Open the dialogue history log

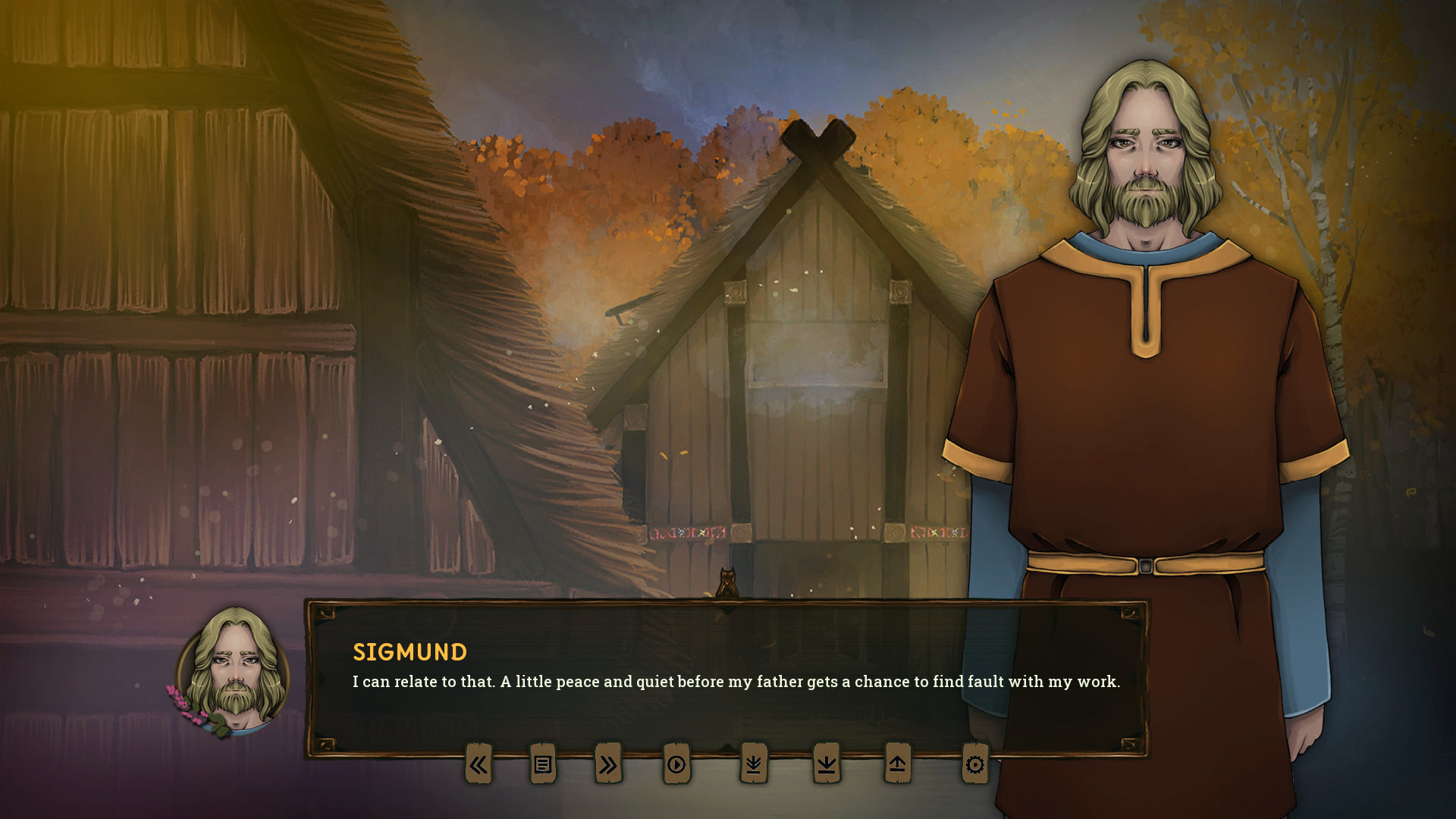(543, 764)
